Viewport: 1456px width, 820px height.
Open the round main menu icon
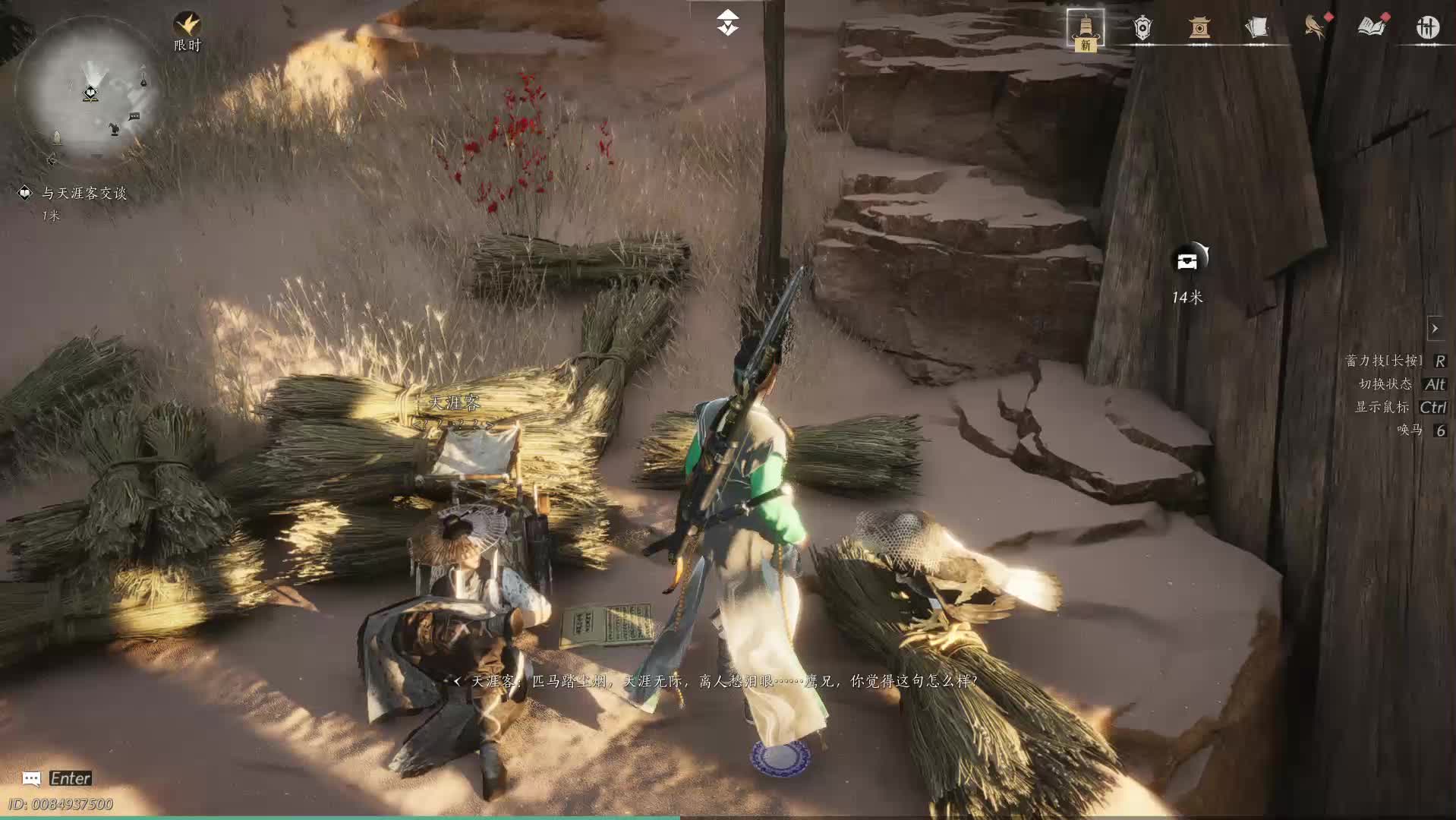click(1428, 27)
